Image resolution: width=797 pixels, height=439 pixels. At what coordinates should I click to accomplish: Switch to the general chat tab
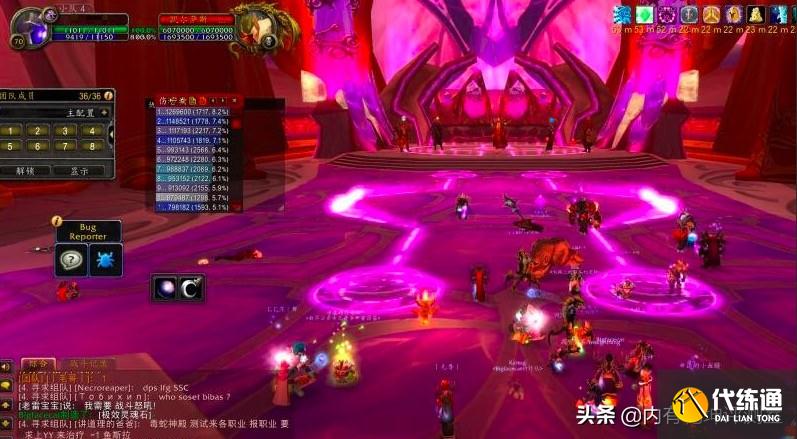pos(38,364)
